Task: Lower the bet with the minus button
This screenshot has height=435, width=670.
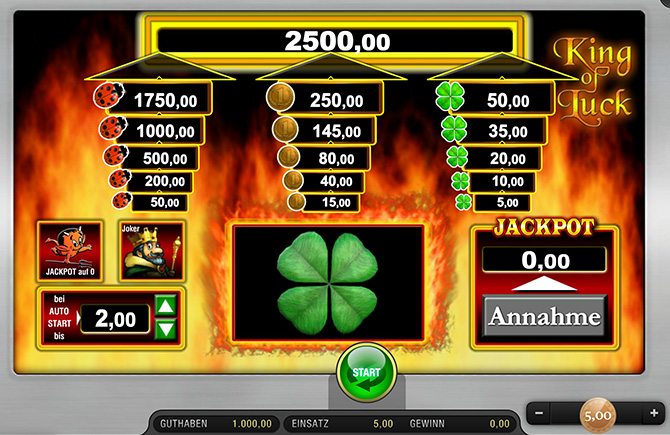Action: pos(540,413)
